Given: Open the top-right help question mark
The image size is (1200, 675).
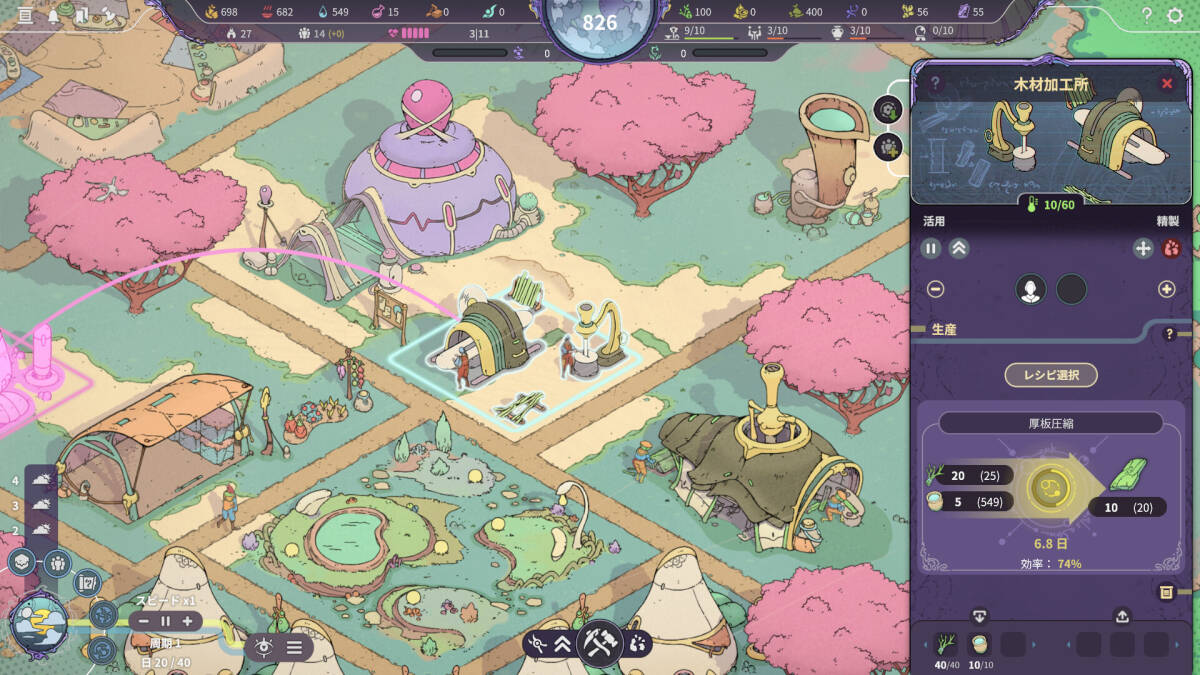Looking at the screenshot, I should (x=1146, y=15).
